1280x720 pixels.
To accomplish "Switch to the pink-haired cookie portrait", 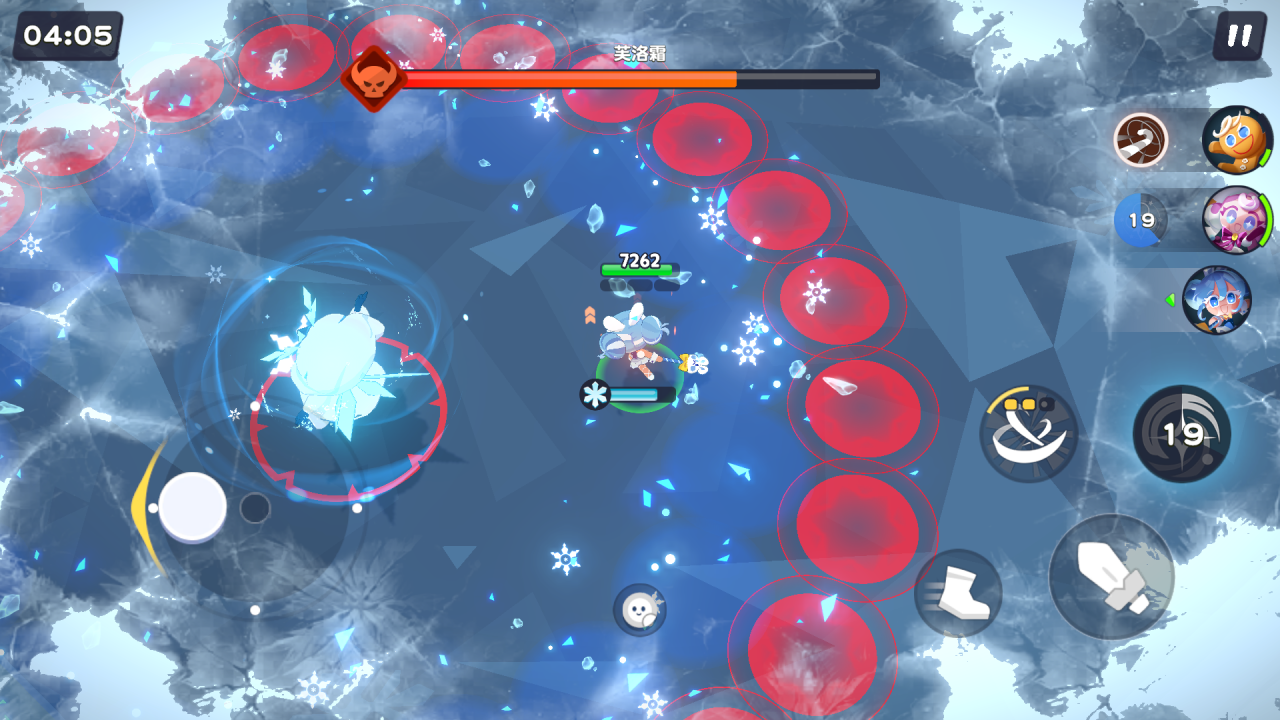I will (x=1236, y=220).
